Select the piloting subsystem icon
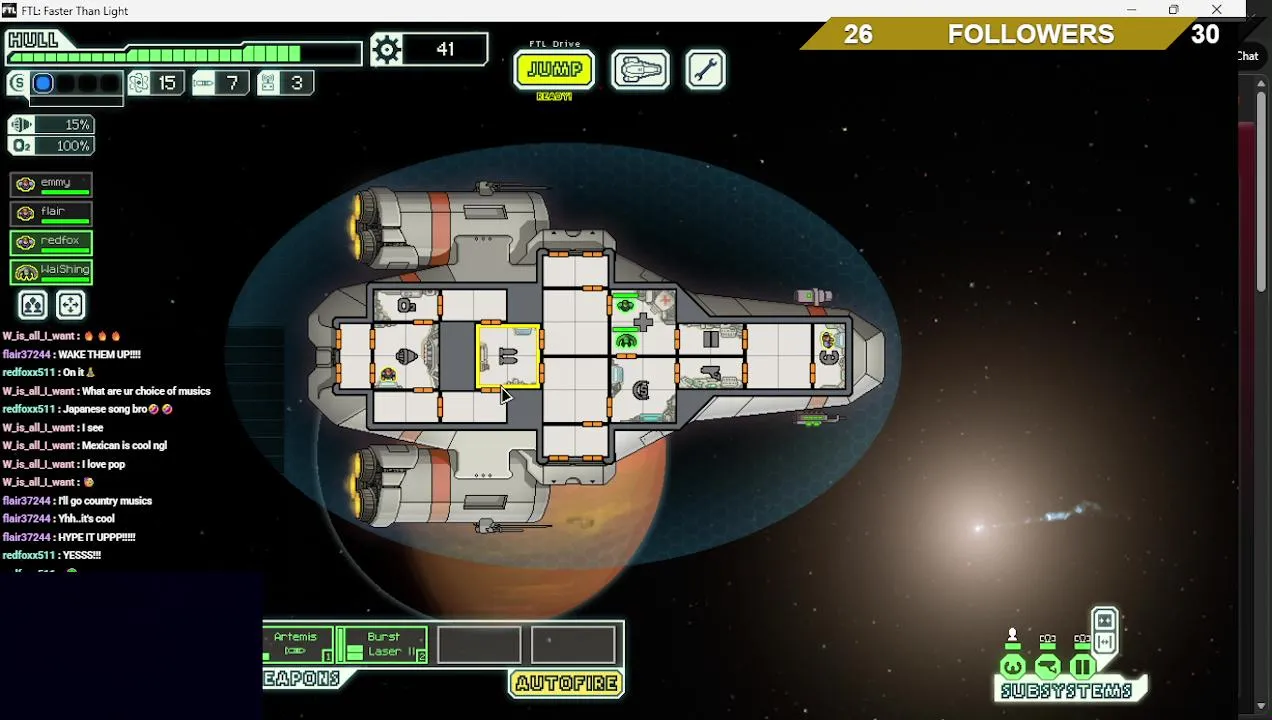The image size is (1272, 720). [1012, 666]
